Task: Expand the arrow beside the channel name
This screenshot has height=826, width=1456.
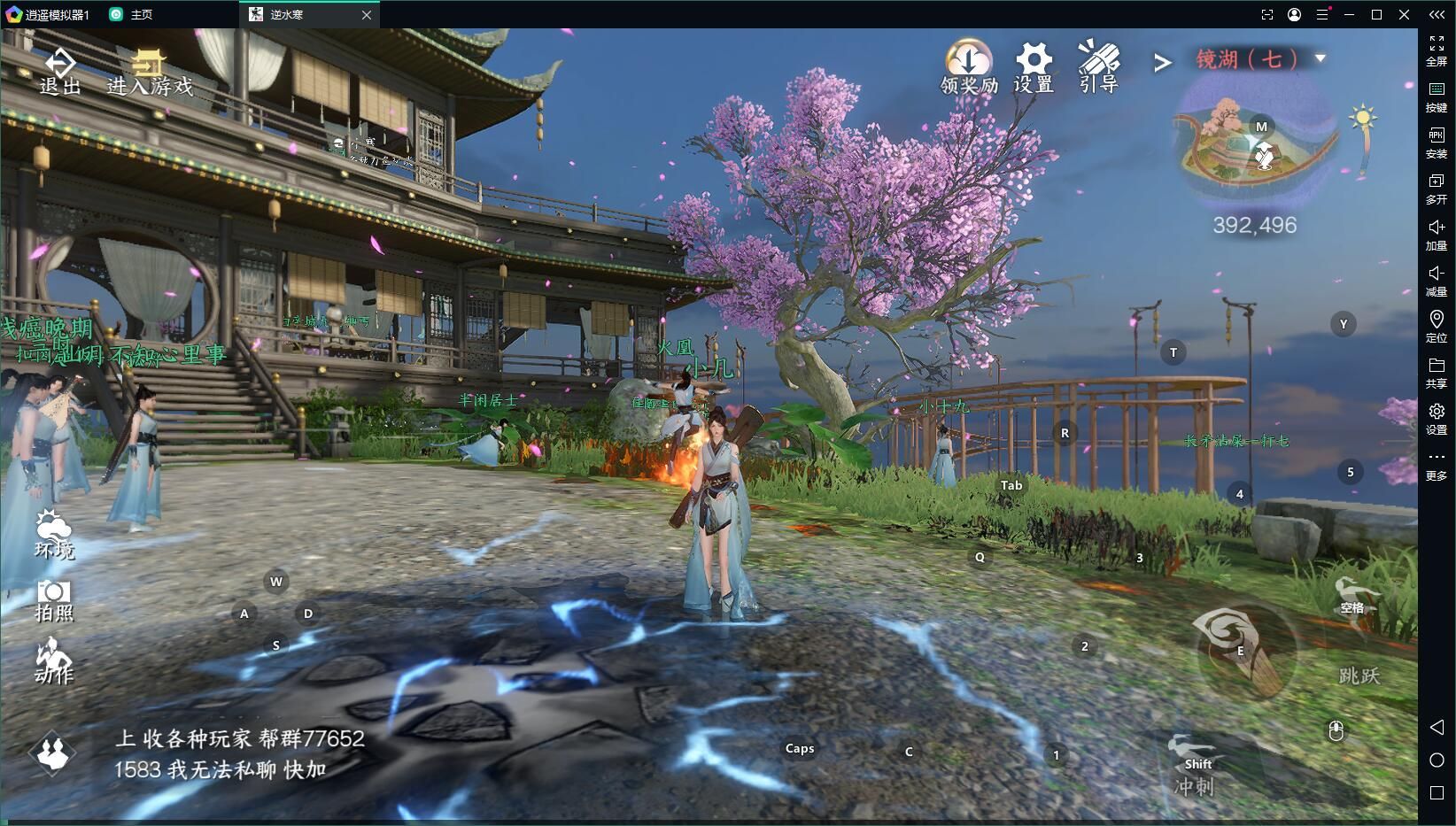Action: tap(1163, 62)
